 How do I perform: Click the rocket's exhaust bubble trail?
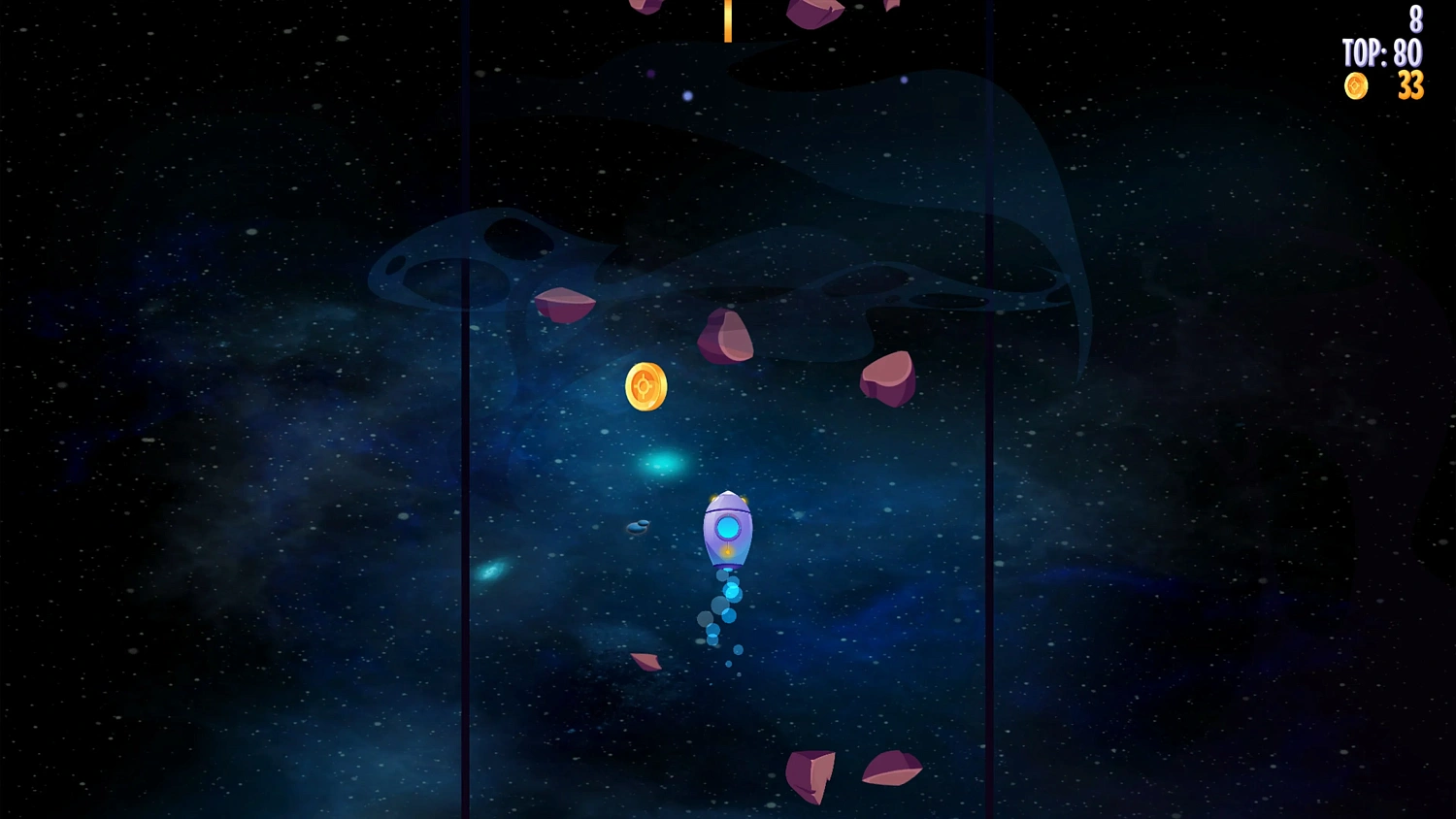click(726, 606)
